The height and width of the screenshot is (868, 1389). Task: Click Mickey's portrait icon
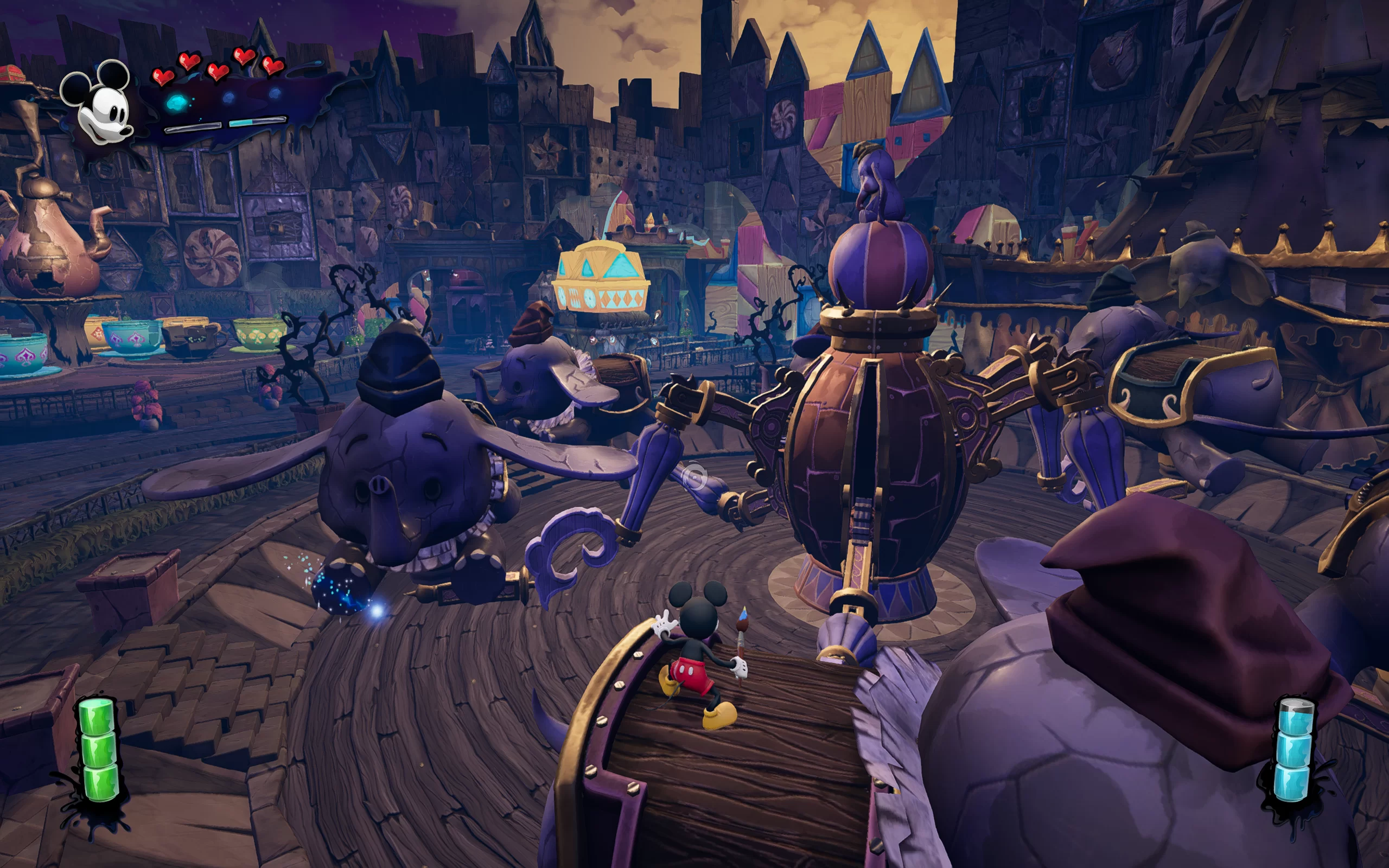[99, 103]
